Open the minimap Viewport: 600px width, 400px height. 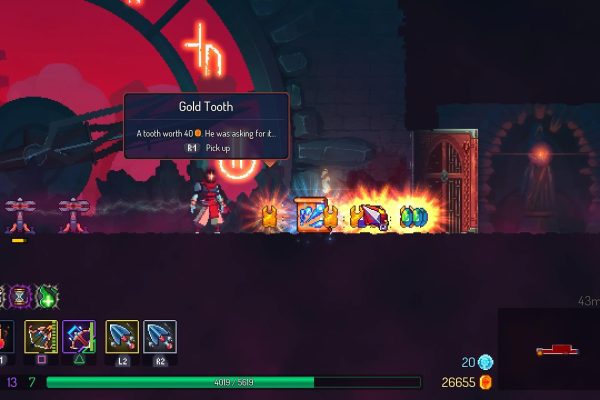548,348
